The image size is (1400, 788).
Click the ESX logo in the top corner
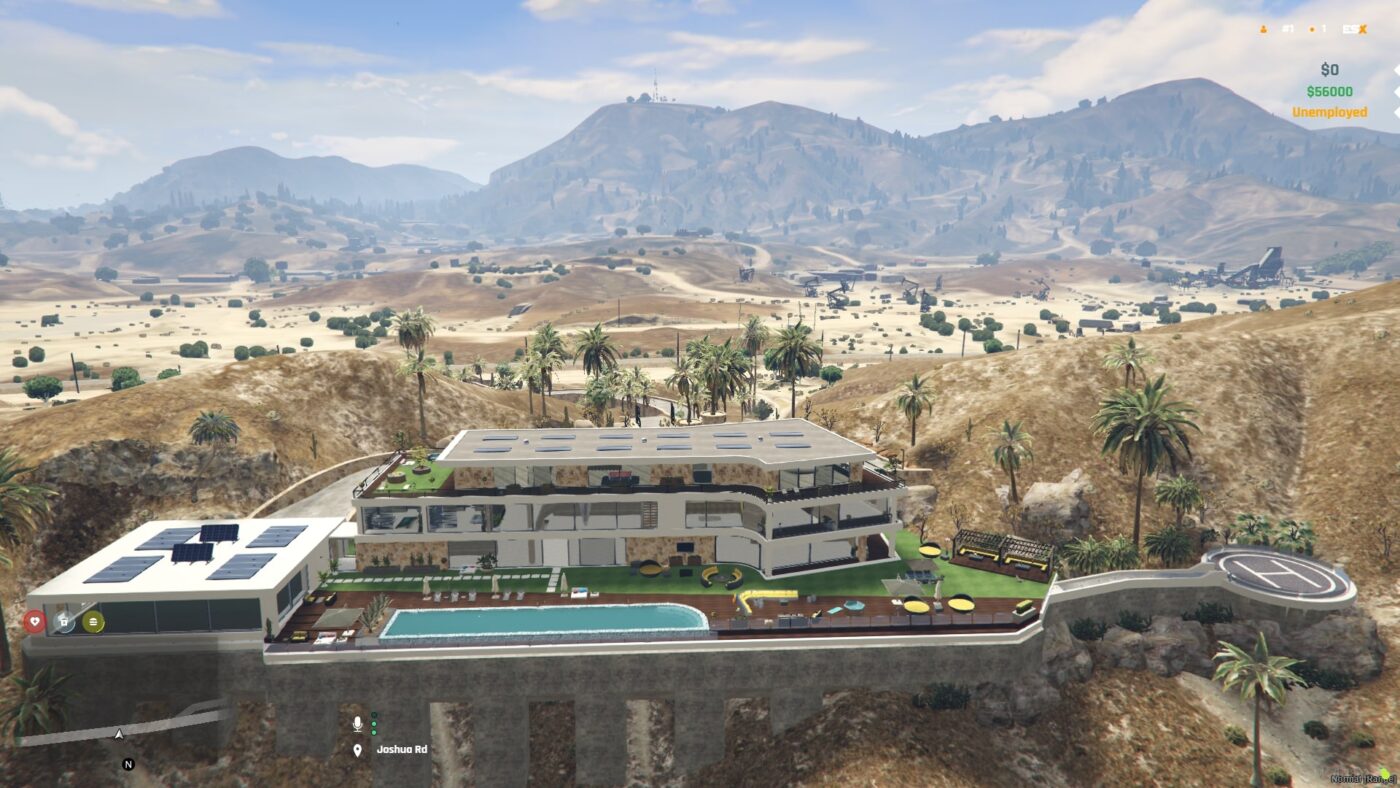[x=1355, y=29]
